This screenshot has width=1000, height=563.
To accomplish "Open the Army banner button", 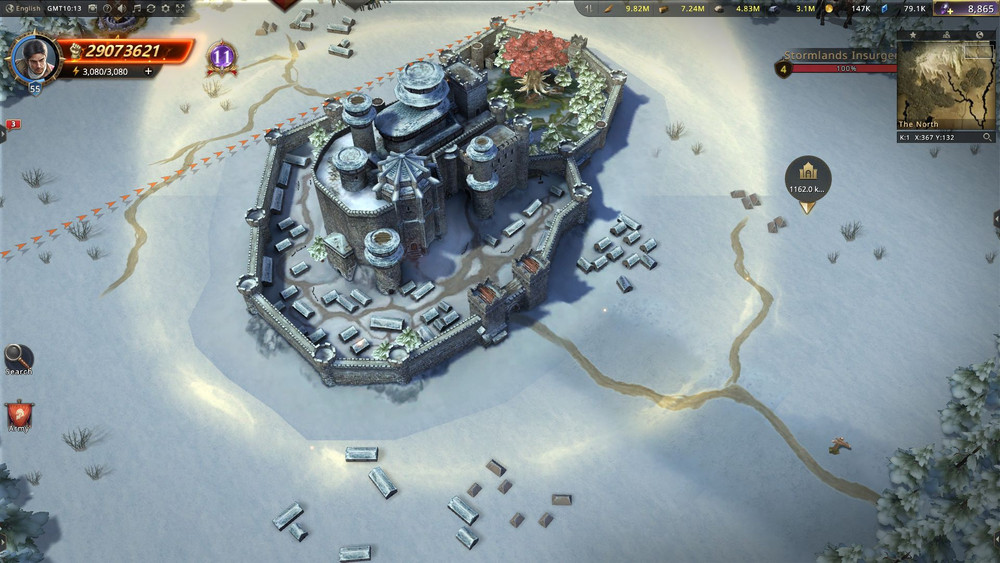I will (x=18, y=415).
